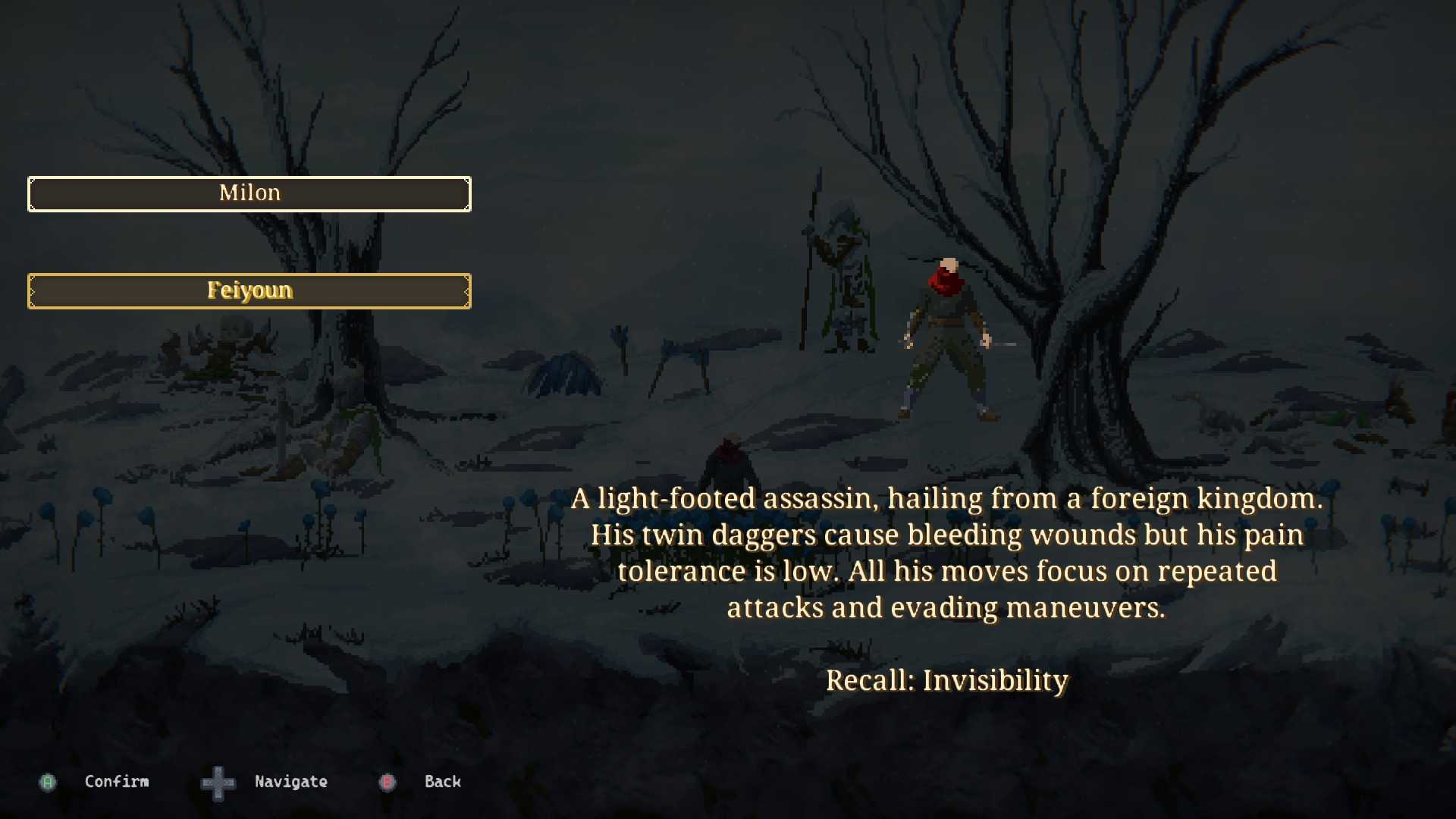
Task: Choose Feiyoun as your character
Action: pyautogui.click(x=249, y=291)
